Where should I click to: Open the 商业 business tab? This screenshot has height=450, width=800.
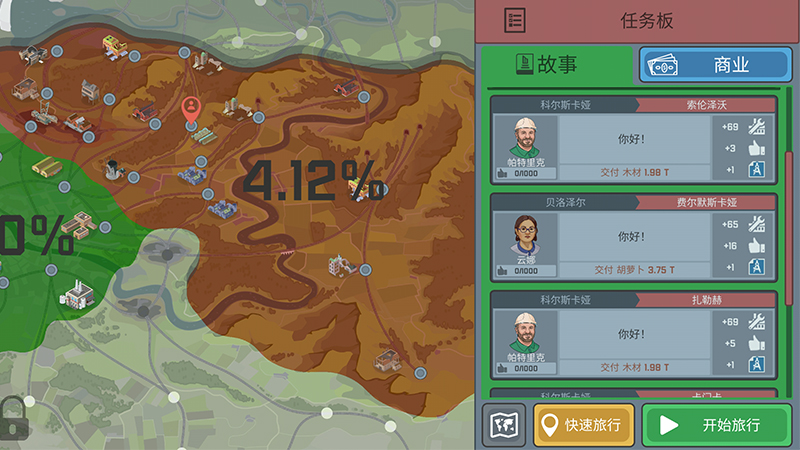point(715,65)
